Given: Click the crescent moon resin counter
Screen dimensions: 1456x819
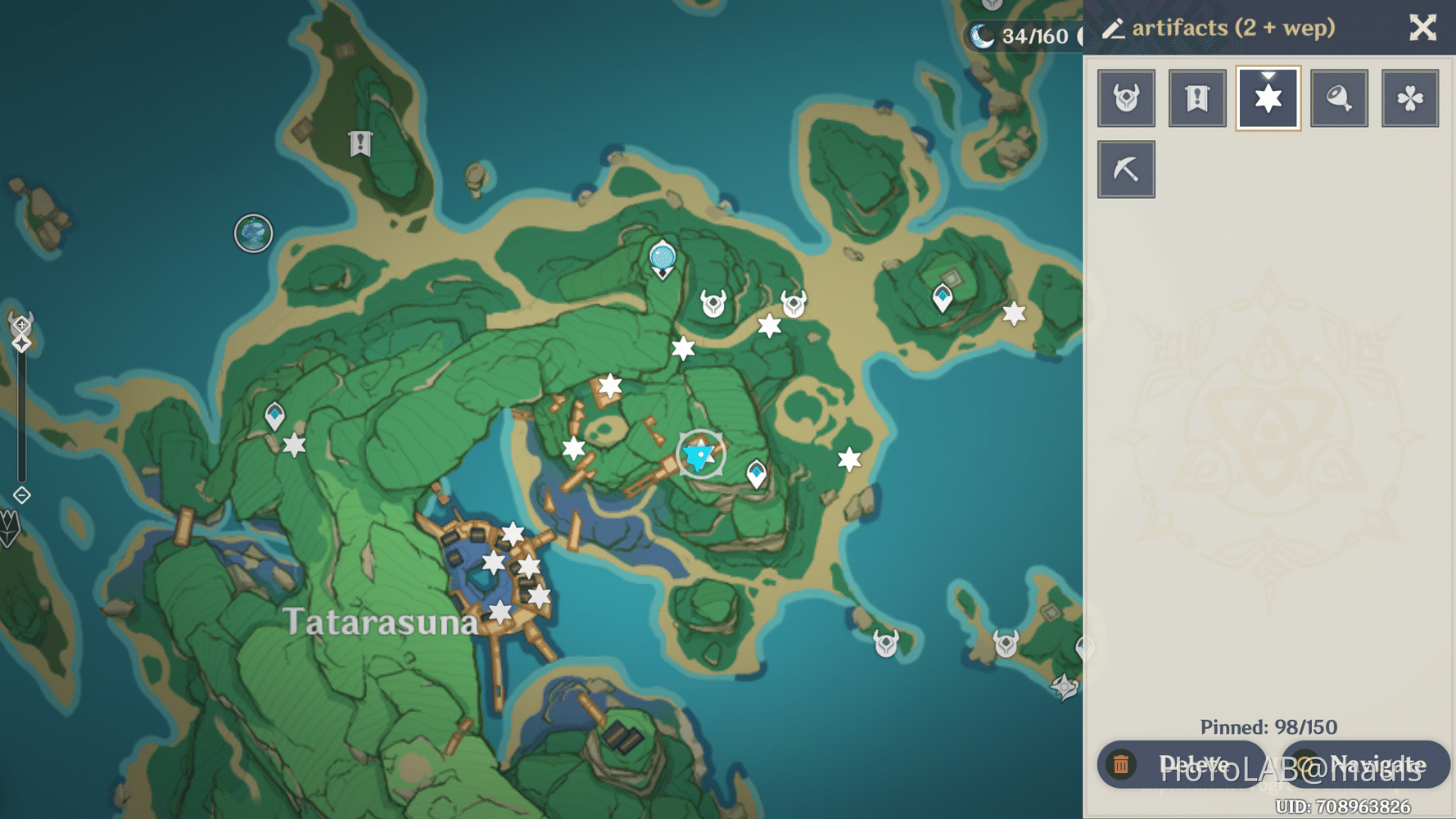Looking at the screenshot, I should tap(981, 35).
